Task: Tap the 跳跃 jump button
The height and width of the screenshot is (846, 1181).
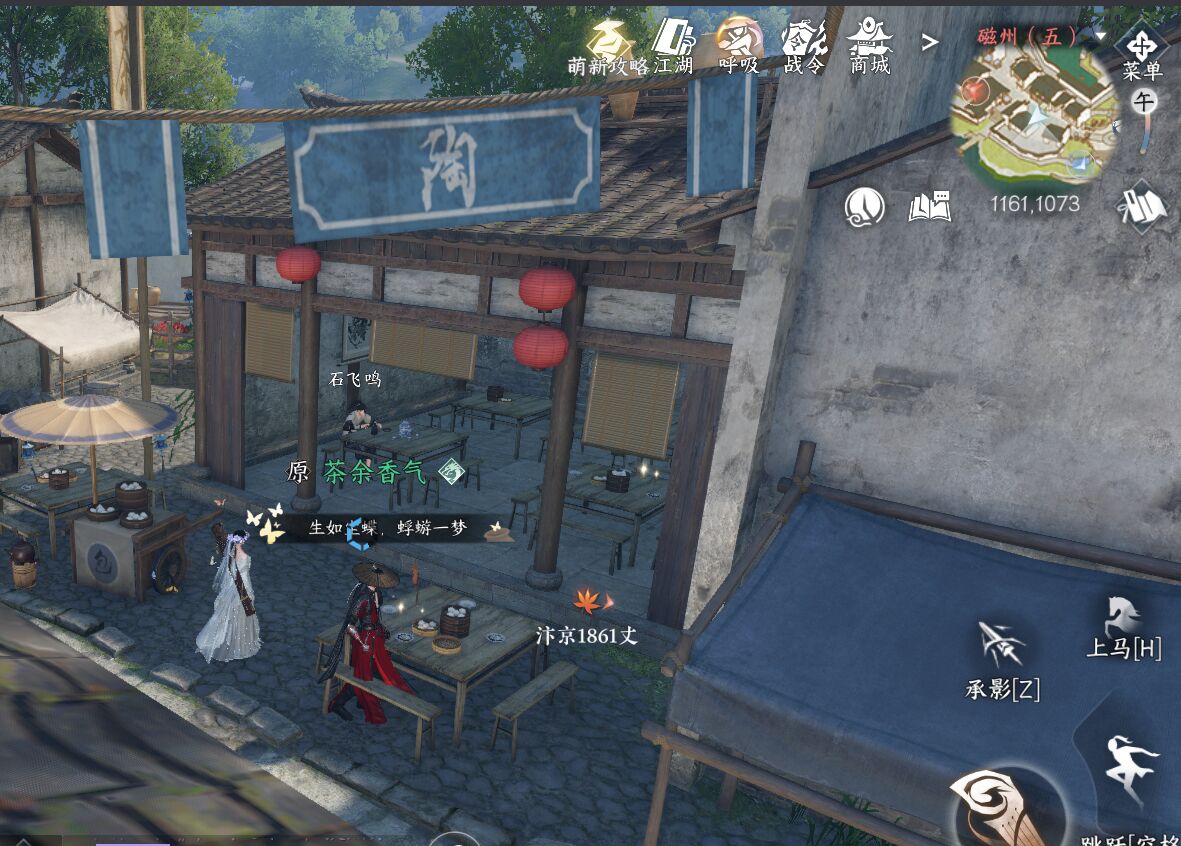Action: 1132,775
